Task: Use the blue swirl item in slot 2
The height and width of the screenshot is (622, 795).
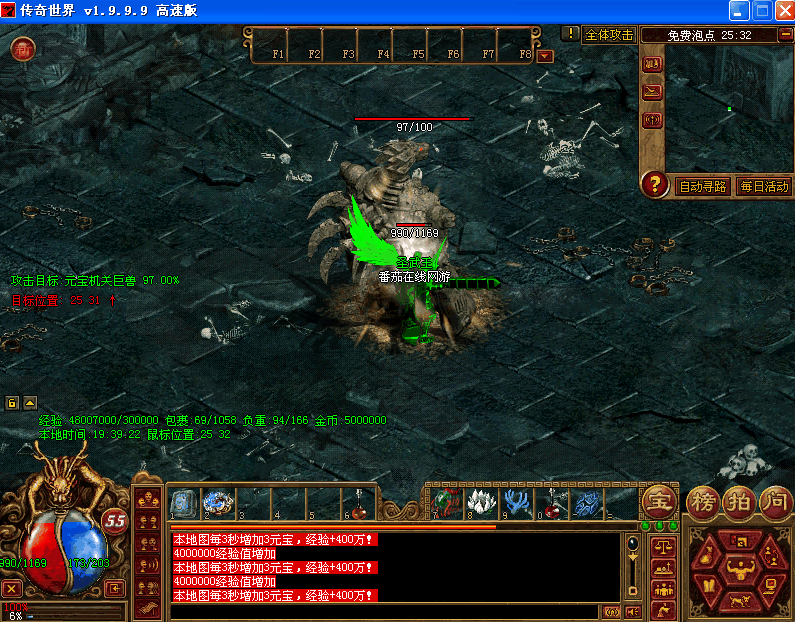Action: point(217,503)
